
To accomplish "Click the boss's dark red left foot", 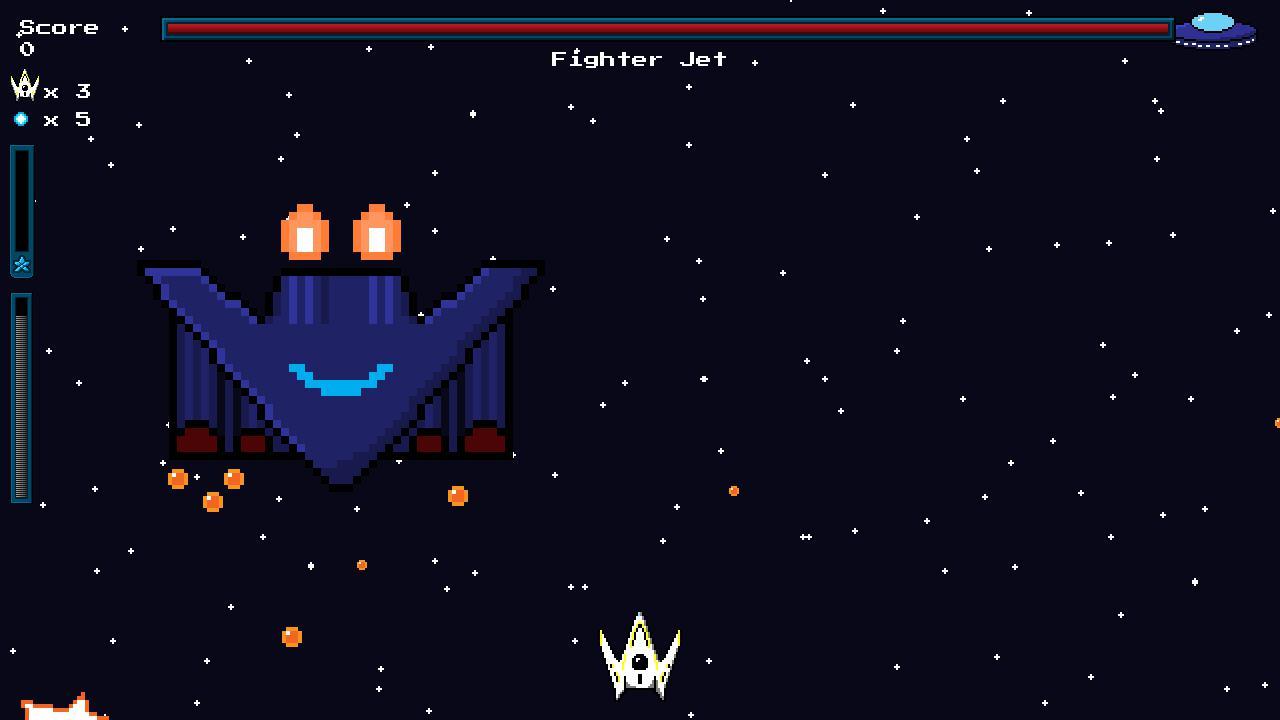I will 198,438.
